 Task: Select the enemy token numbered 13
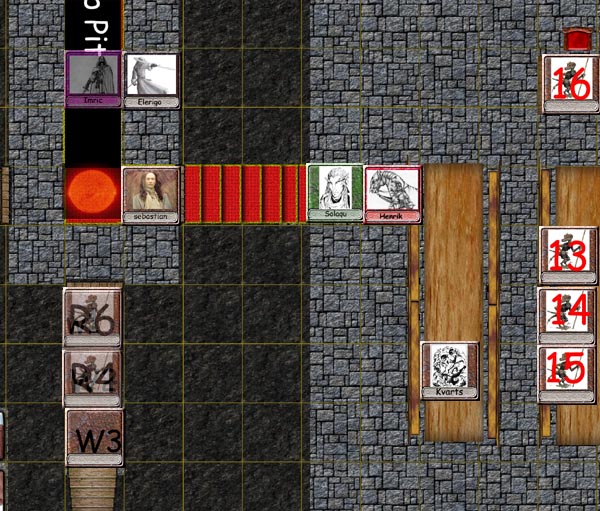[568, 256]
